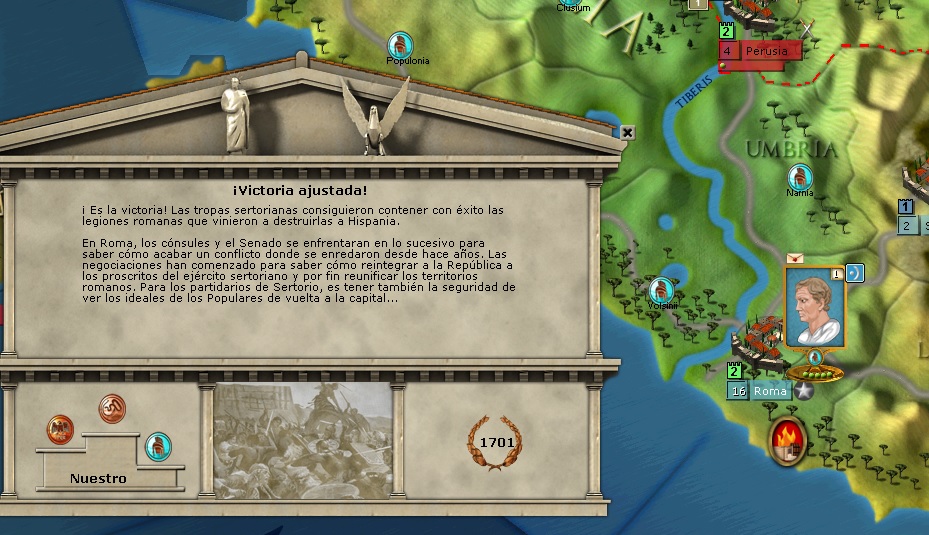Click the Volsinii helmet marker
The width and height of the screenshot is (929, 535).
pos(661,290)
